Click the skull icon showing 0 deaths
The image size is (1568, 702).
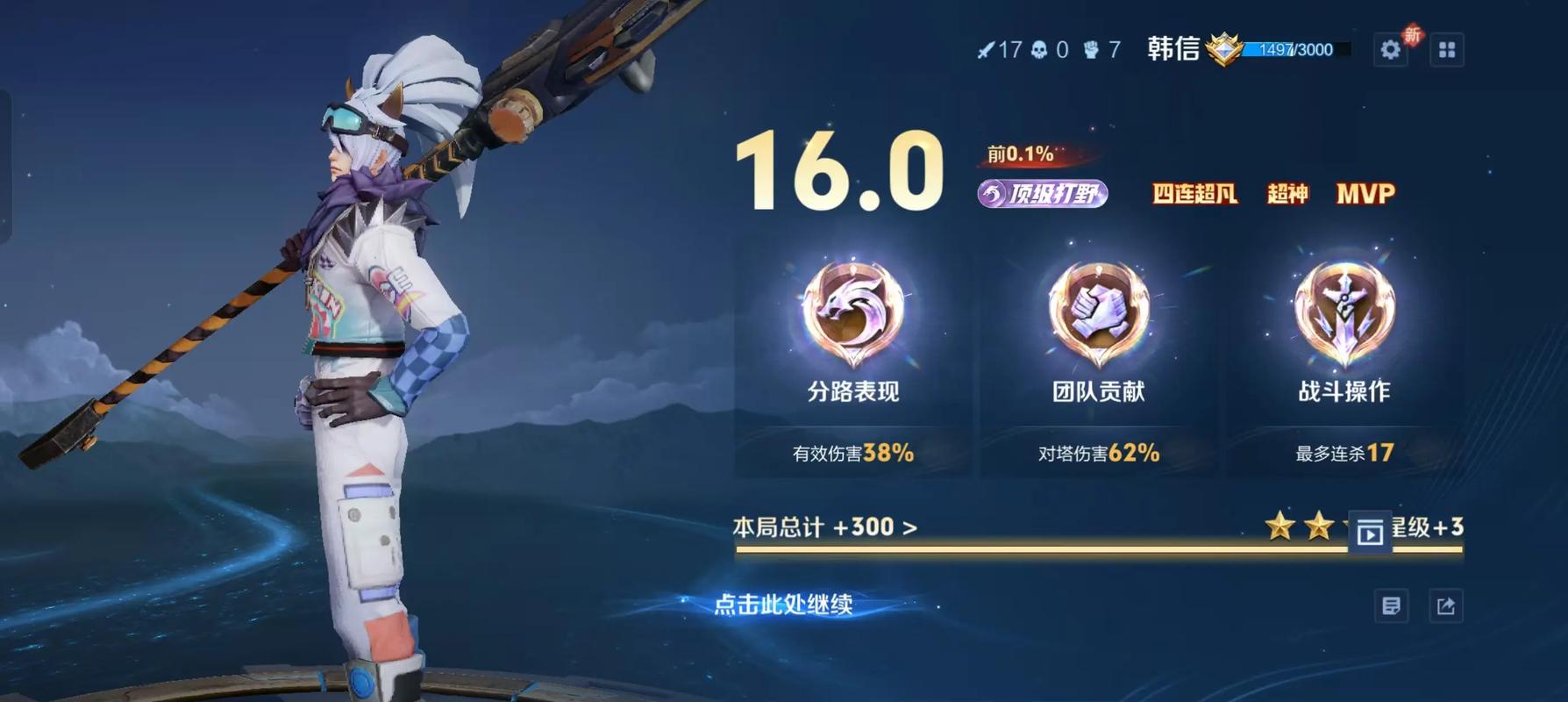[1040, 50]
